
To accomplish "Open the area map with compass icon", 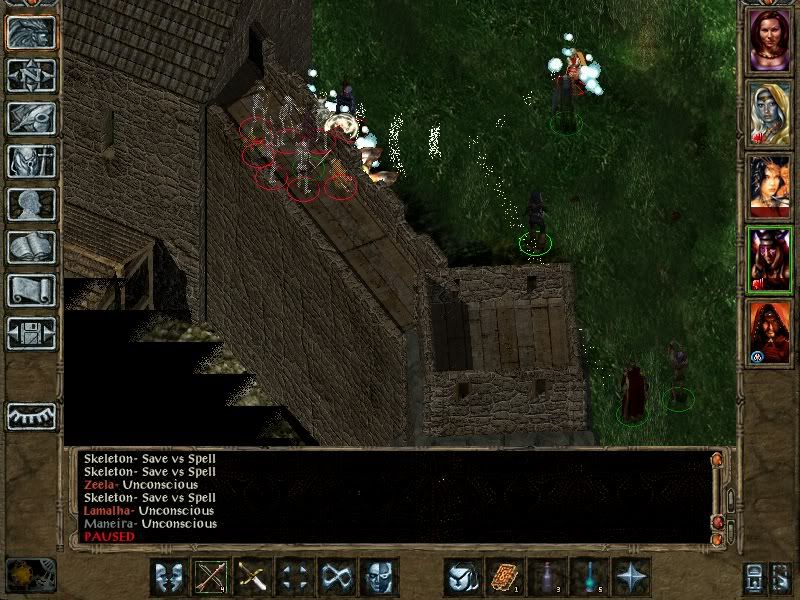I will pyautogui.click(x=31, y=75).
